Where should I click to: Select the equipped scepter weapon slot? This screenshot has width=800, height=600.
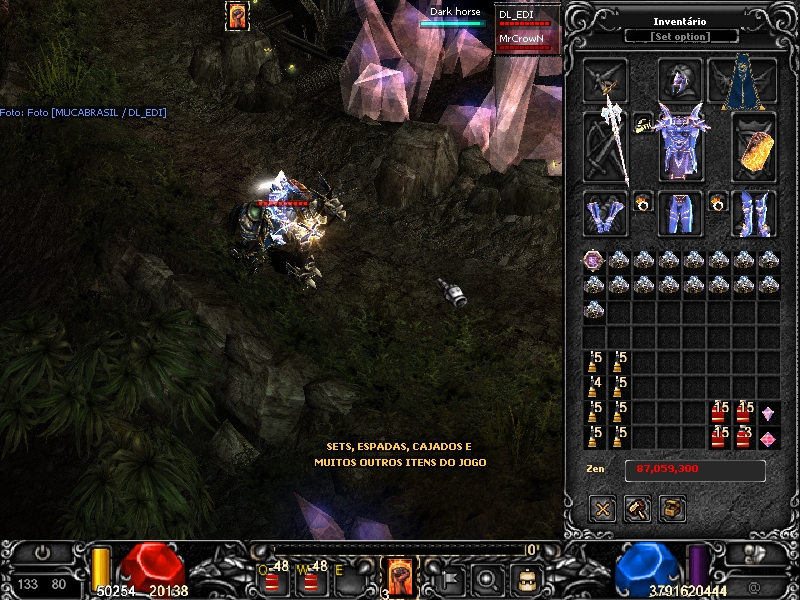(x=607, y=145)
